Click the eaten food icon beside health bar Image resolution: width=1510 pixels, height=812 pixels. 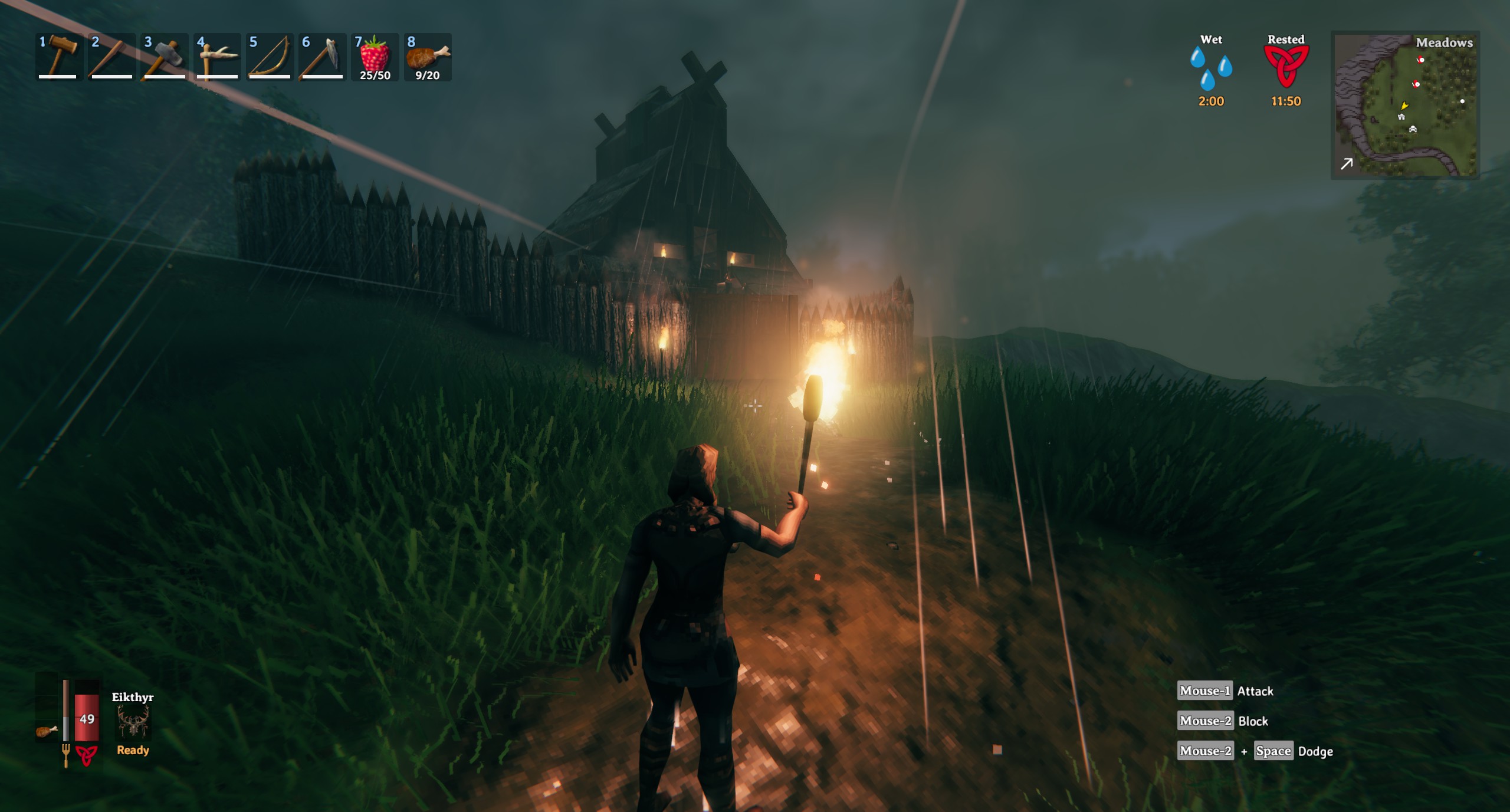pos(46,731)
